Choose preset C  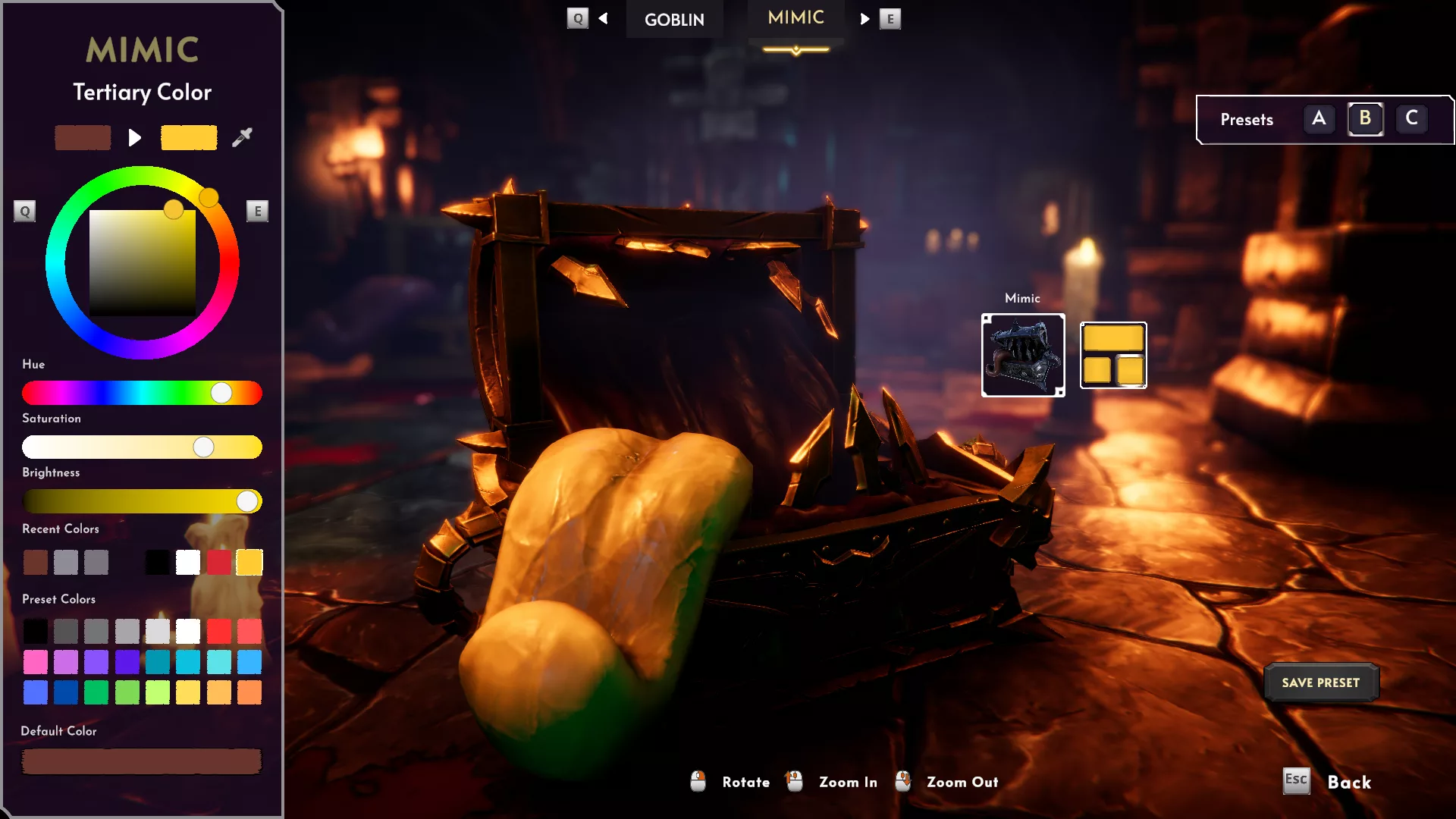point(1411,118)
